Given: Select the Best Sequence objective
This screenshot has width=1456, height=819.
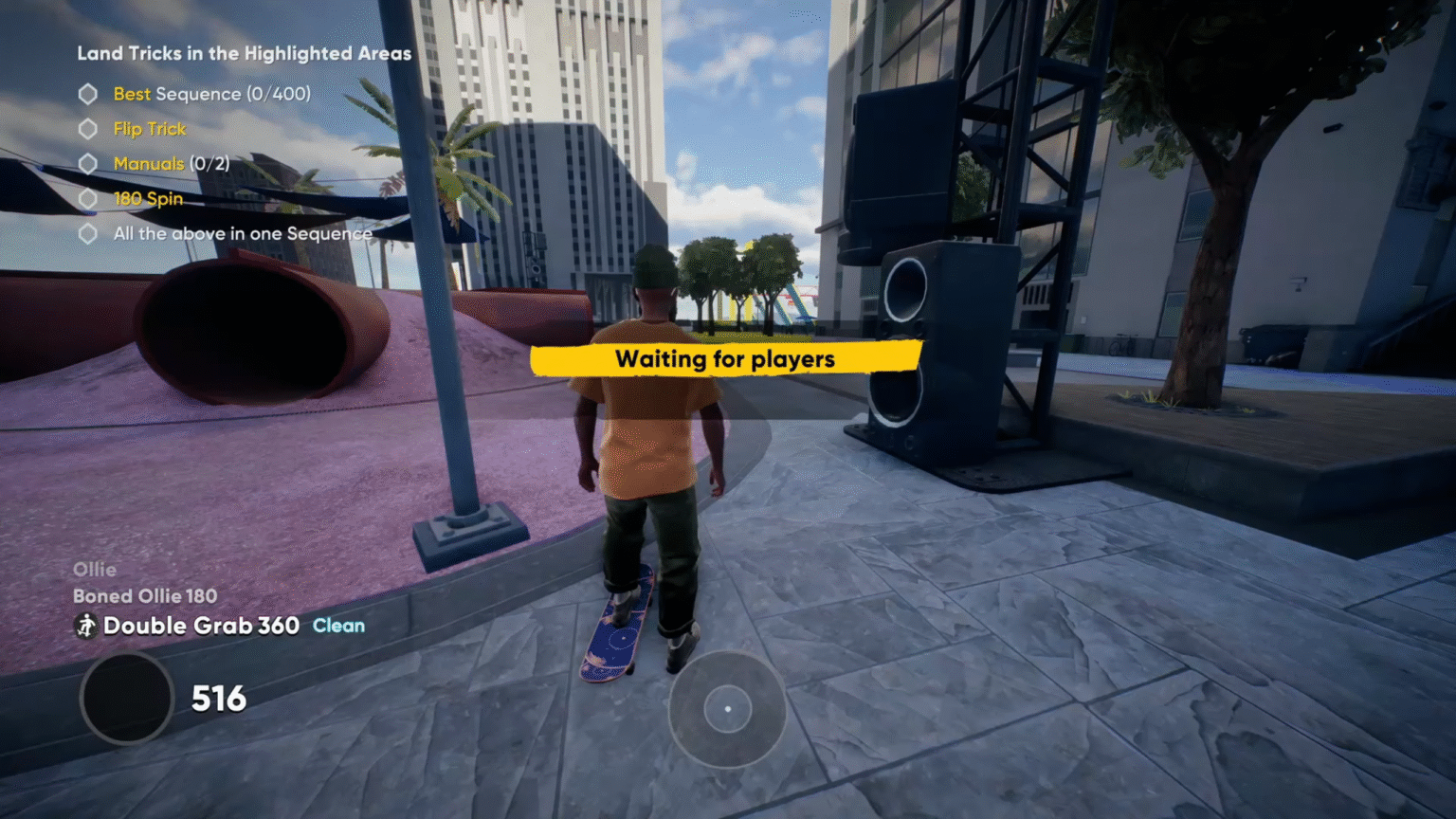Looking at the screenshot, I should [x=211, y=94].
